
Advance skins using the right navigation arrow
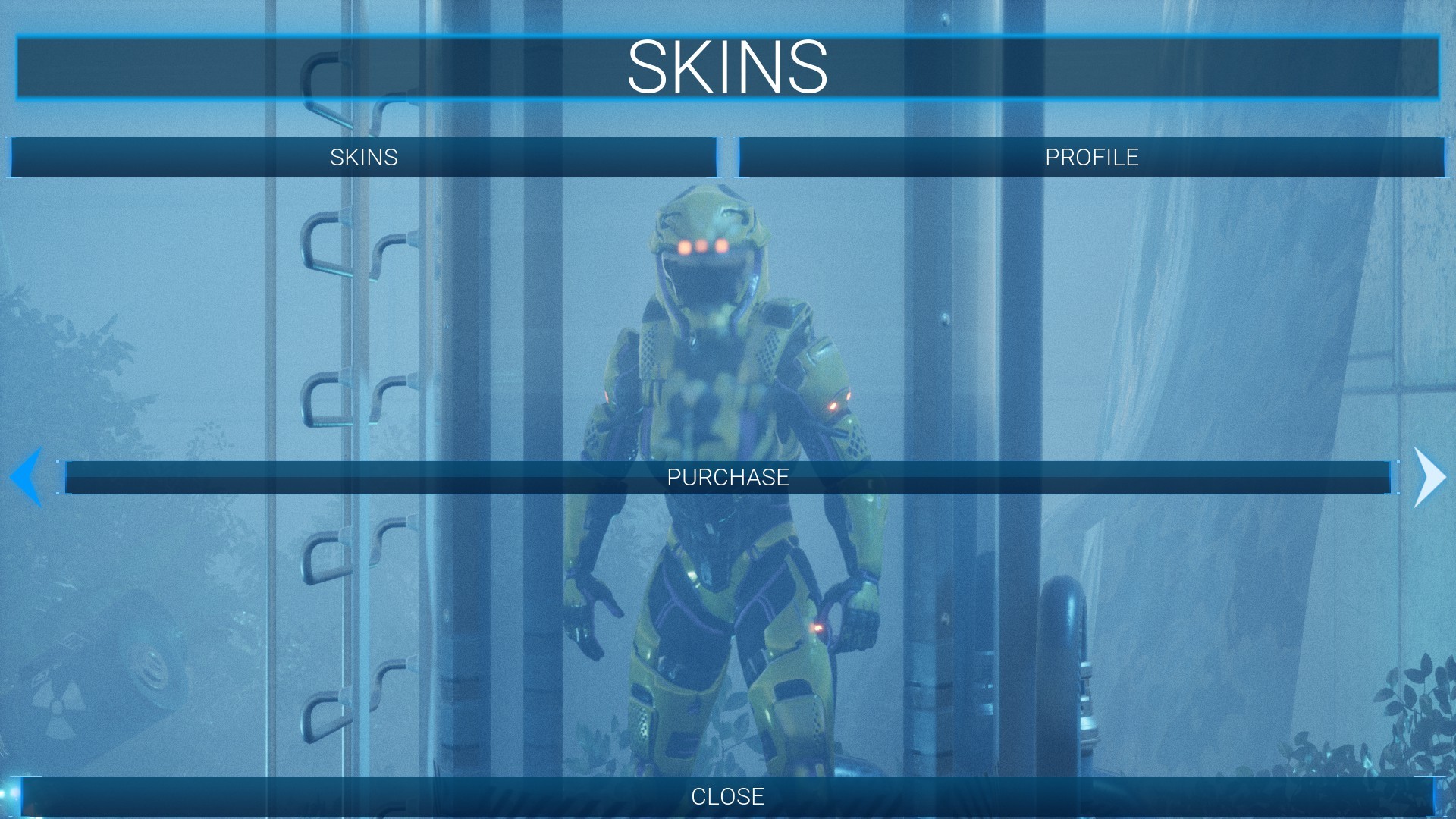click(x=1429, y=476)
